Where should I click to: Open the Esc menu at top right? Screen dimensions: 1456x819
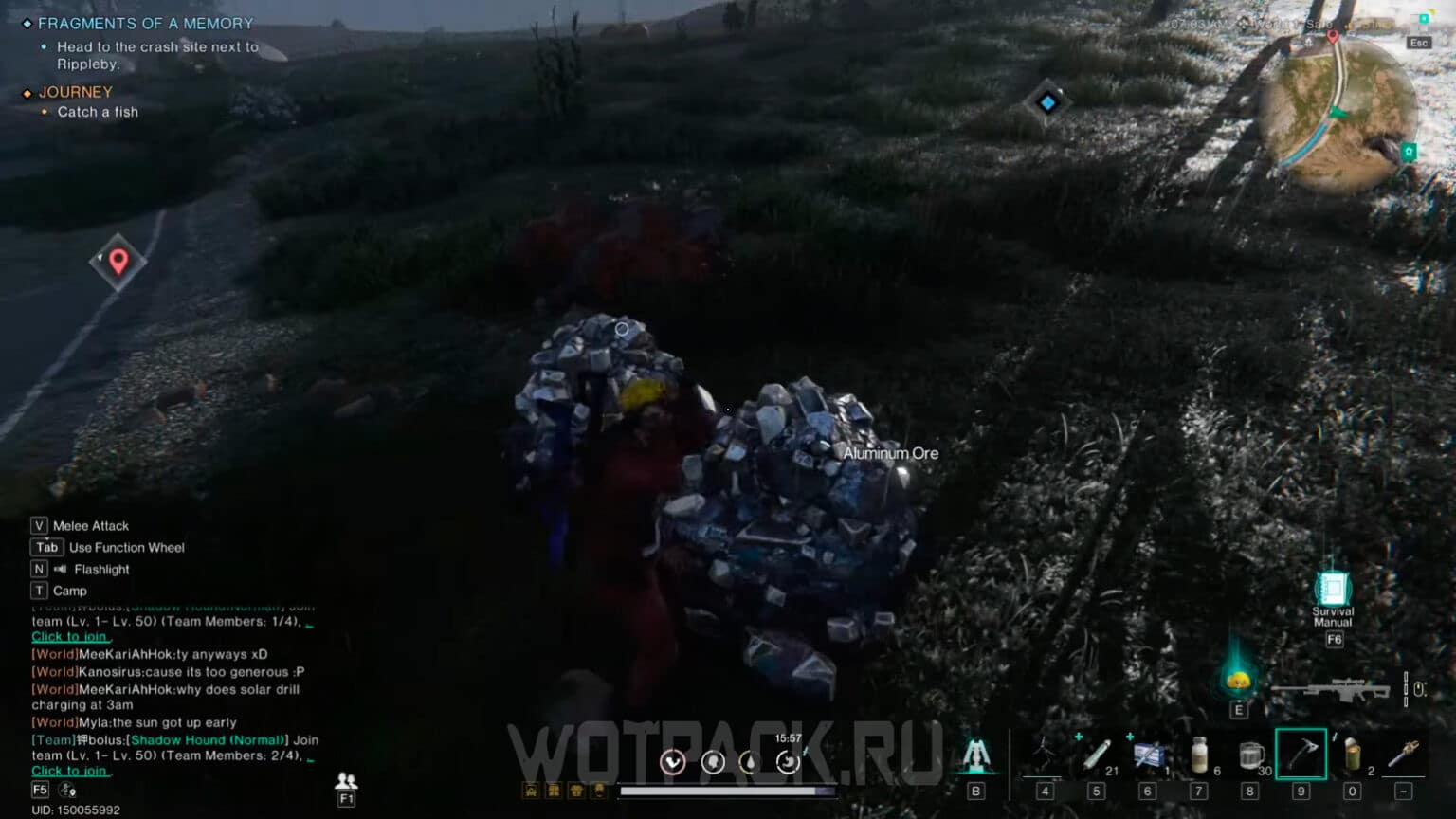point(1418,42)
